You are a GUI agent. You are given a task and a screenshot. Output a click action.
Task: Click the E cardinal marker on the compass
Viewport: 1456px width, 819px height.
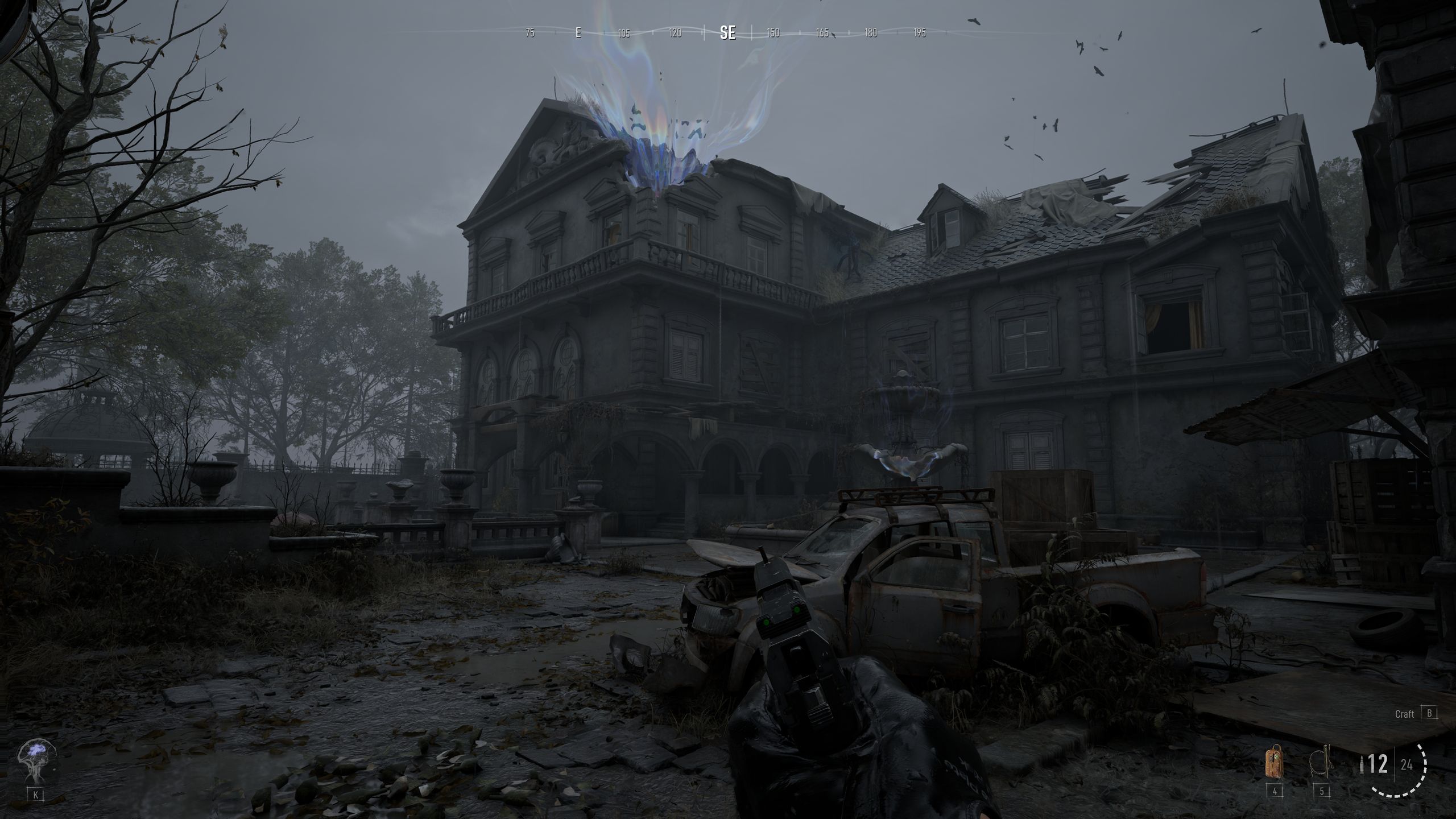[578, 34]
